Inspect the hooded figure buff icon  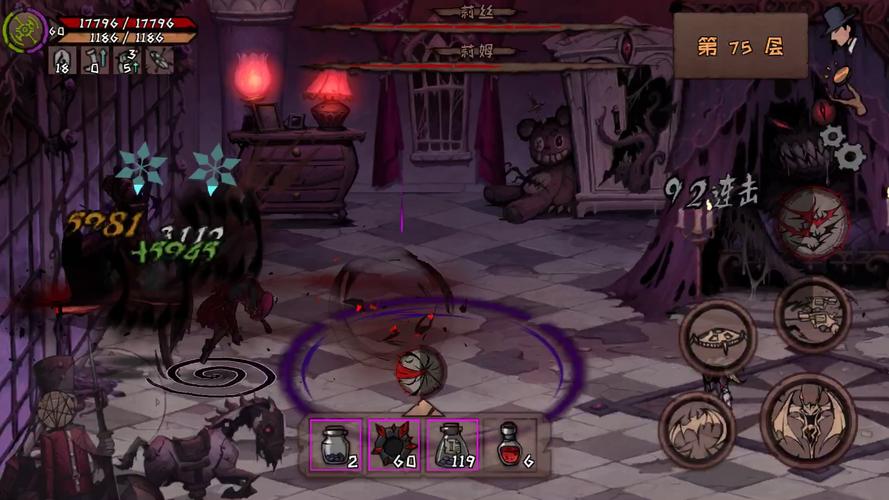point(62,61)
